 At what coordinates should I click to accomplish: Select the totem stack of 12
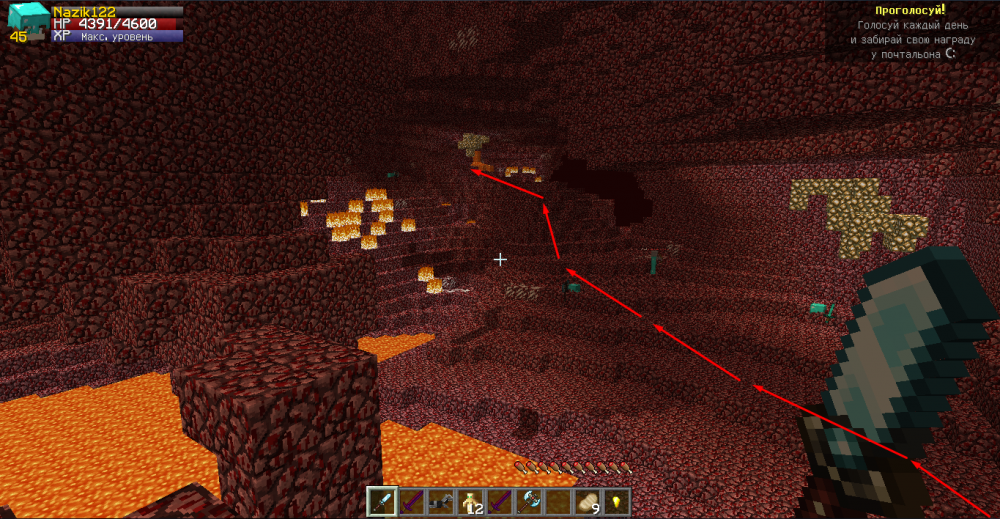click(468, 501)
